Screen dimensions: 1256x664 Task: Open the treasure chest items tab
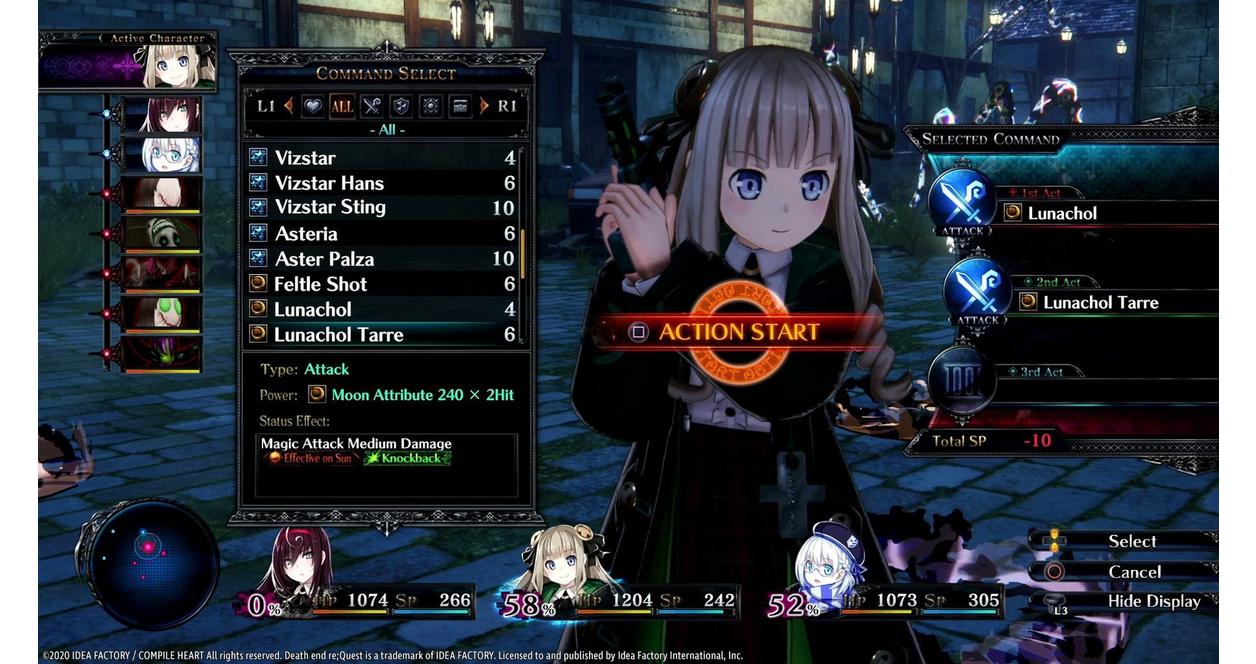460,105
